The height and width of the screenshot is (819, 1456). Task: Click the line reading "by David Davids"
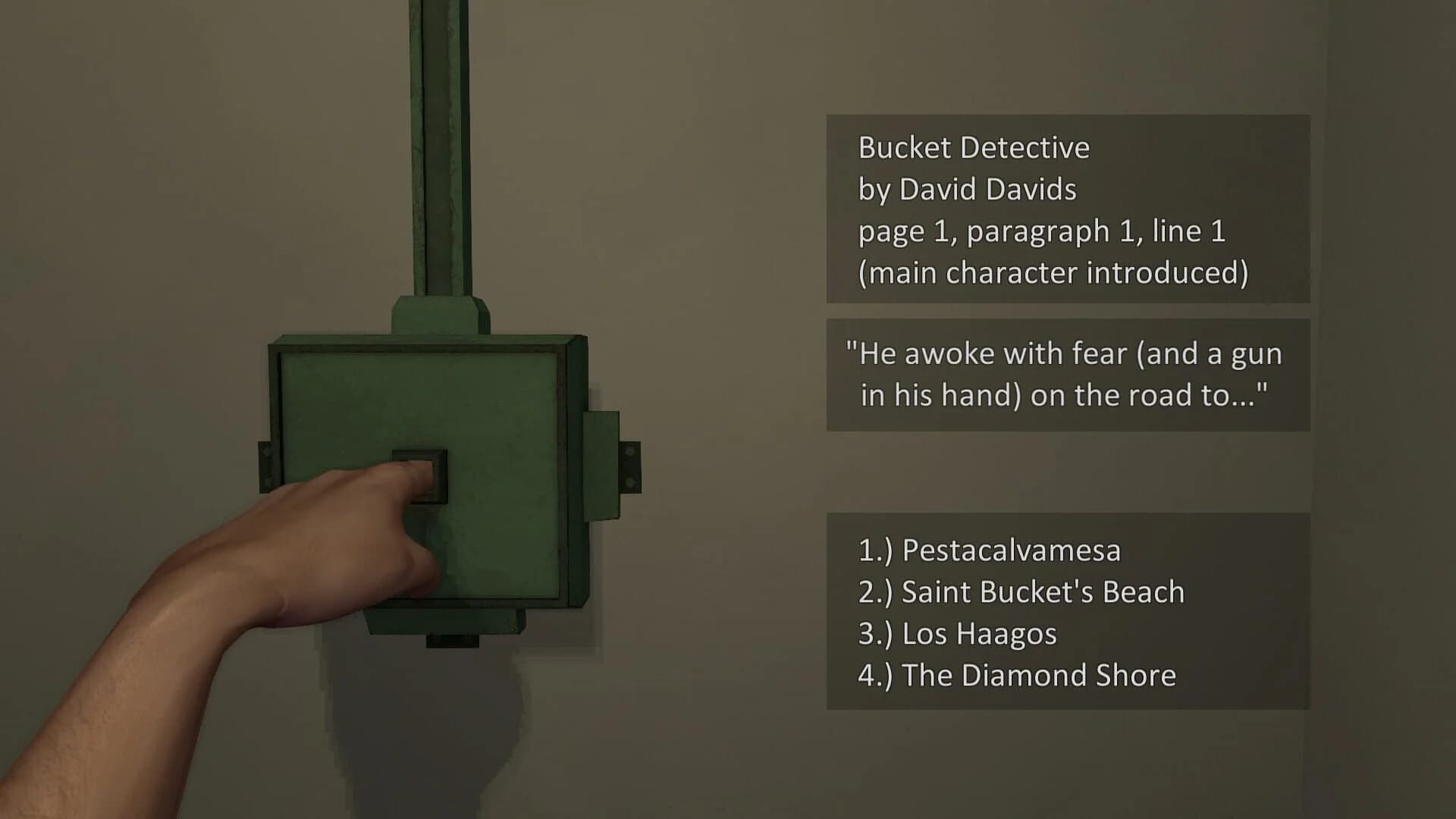pos(965,189)
